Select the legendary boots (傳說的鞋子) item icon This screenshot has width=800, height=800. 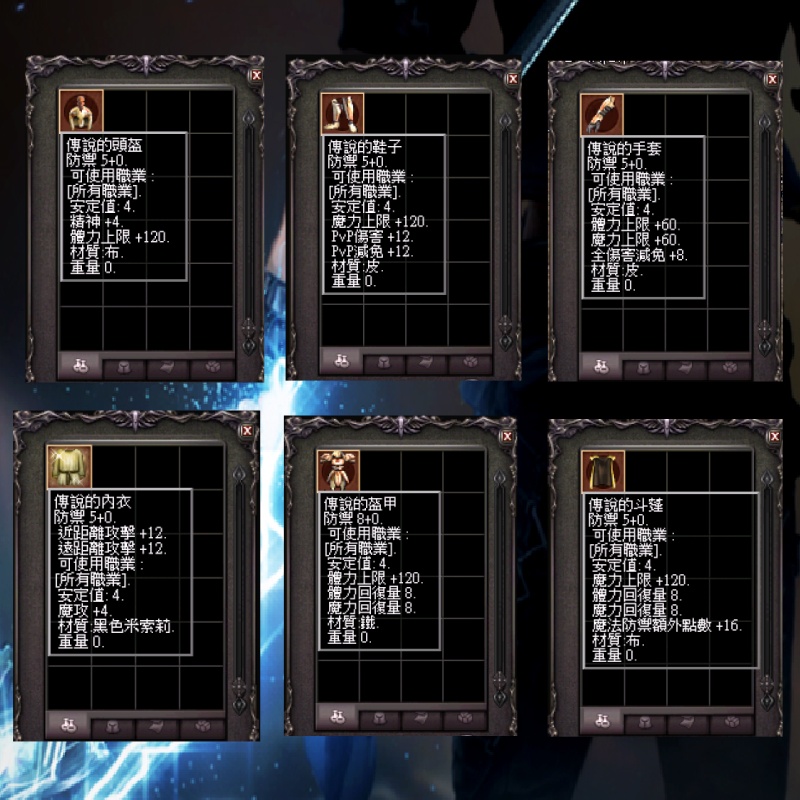pos(341,113)
